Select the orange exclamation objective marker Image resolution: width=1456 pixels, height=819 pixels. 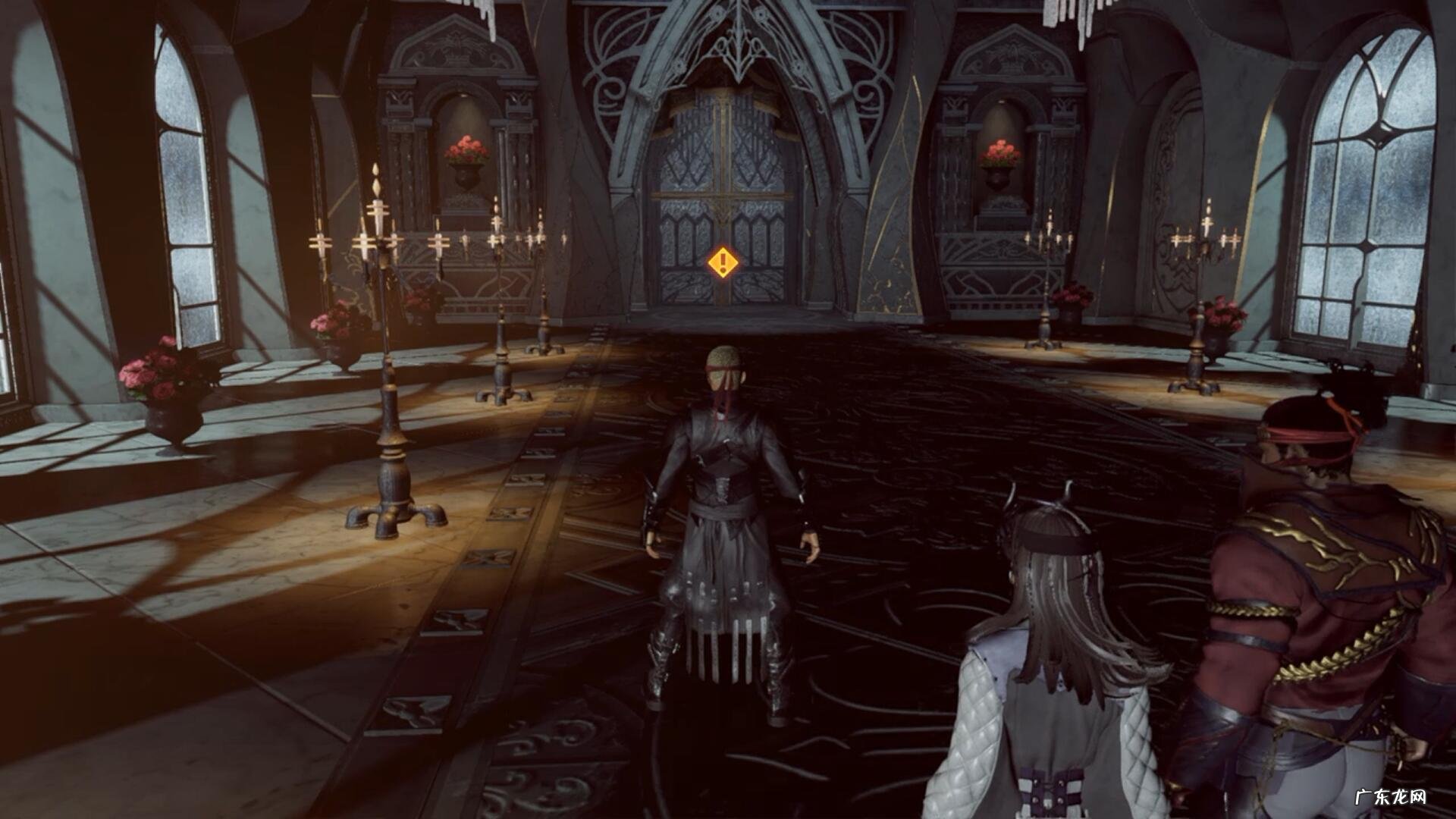click(x=723, y=263)
